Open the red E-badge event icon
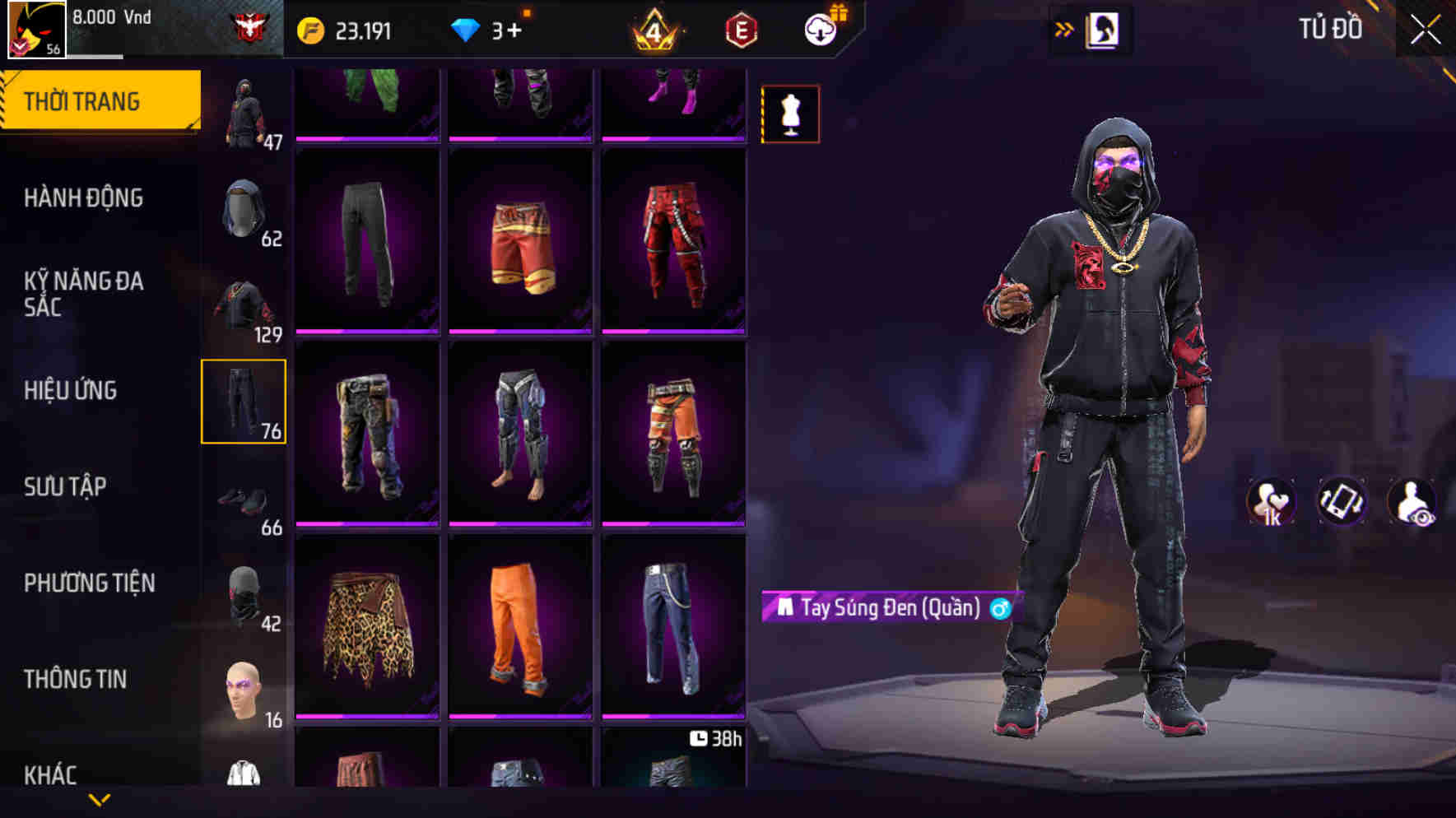Image resolution: width=1456 pixels, height=818 pixels. tap(741, 27)
